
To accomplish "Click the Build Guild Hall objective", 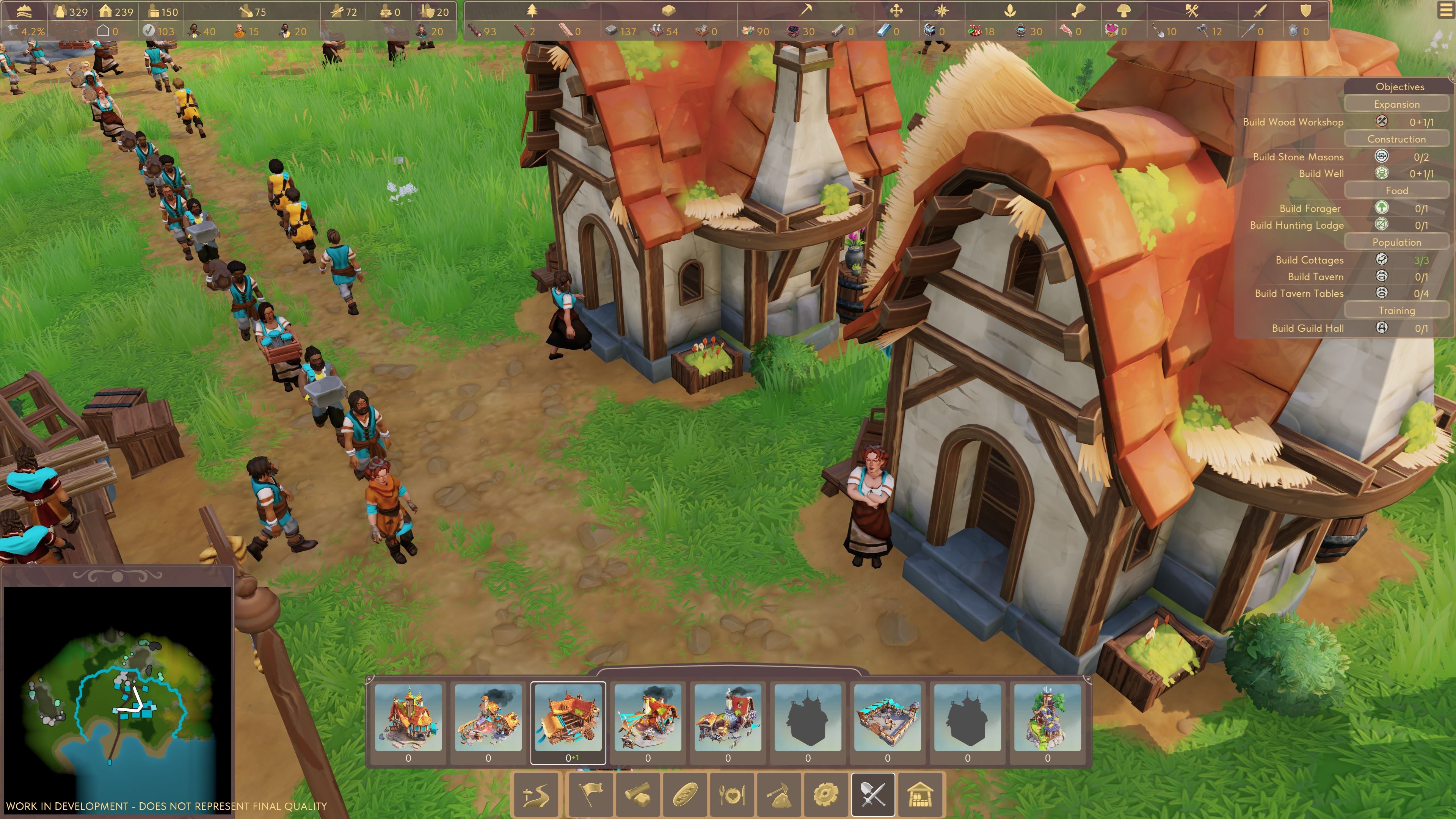I will click(1307, 328).
